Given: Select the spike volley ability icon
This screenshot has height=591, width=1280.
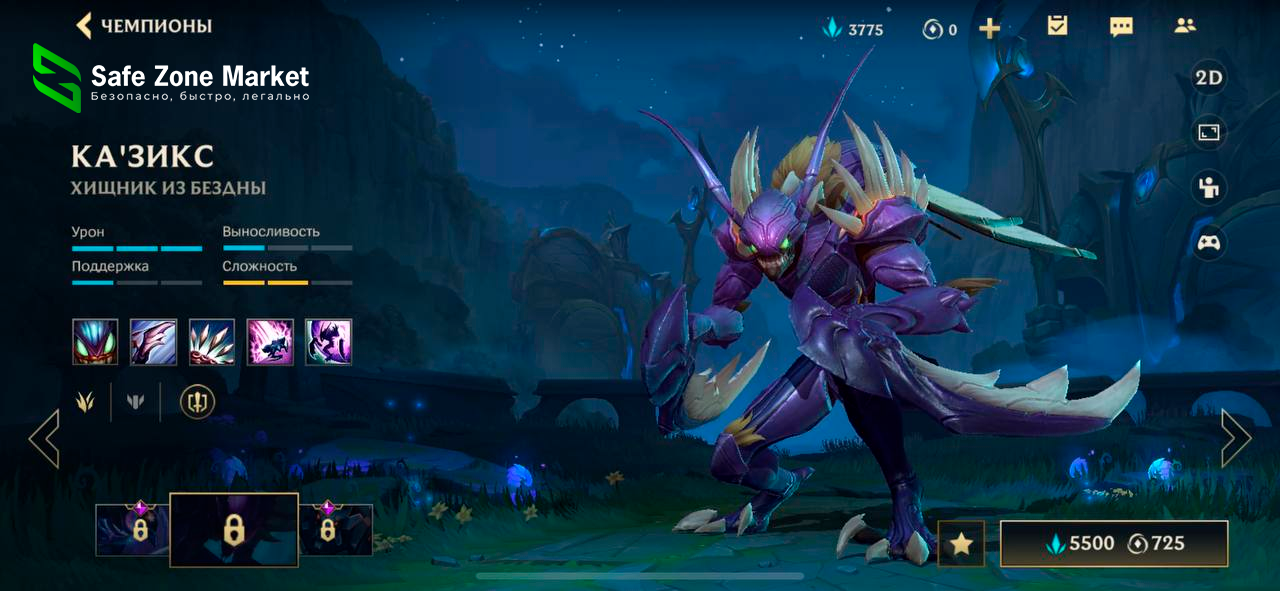Looking at the screenshot, I should (212, 342).
